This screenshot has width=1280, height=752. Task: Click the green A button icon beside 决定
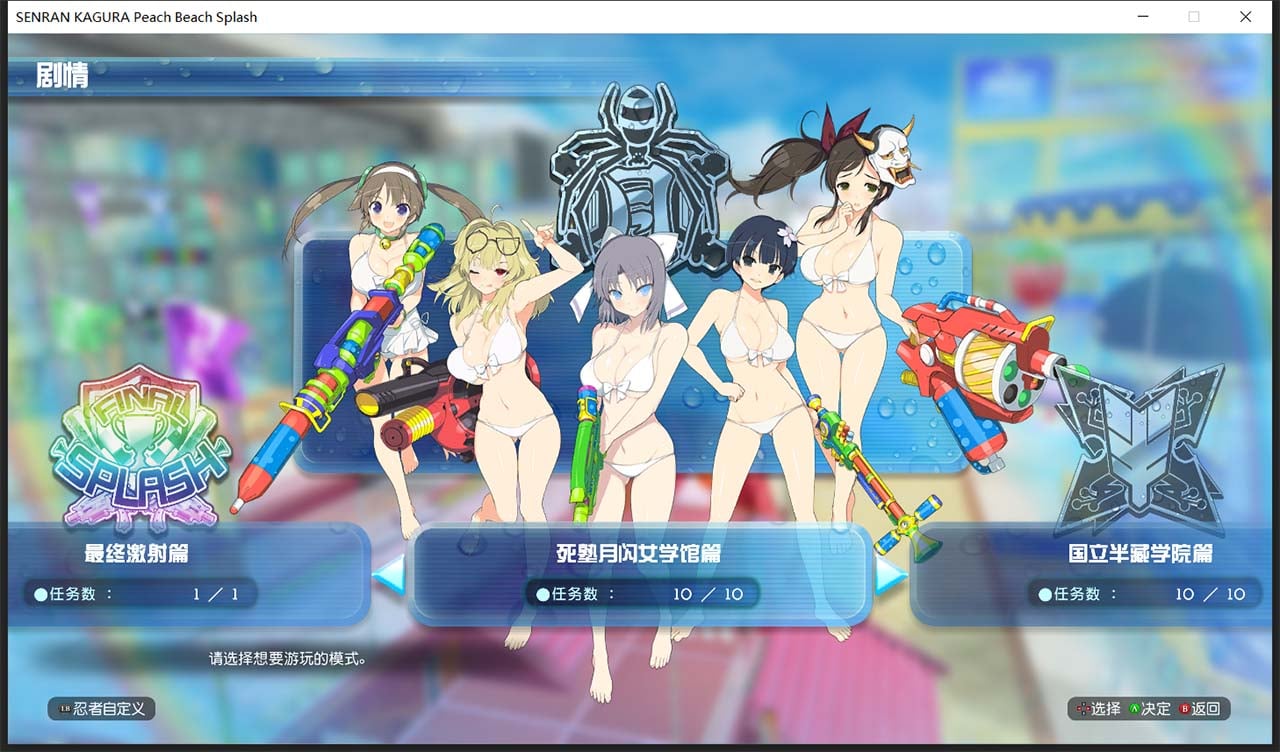click(x=1136, y=708)
